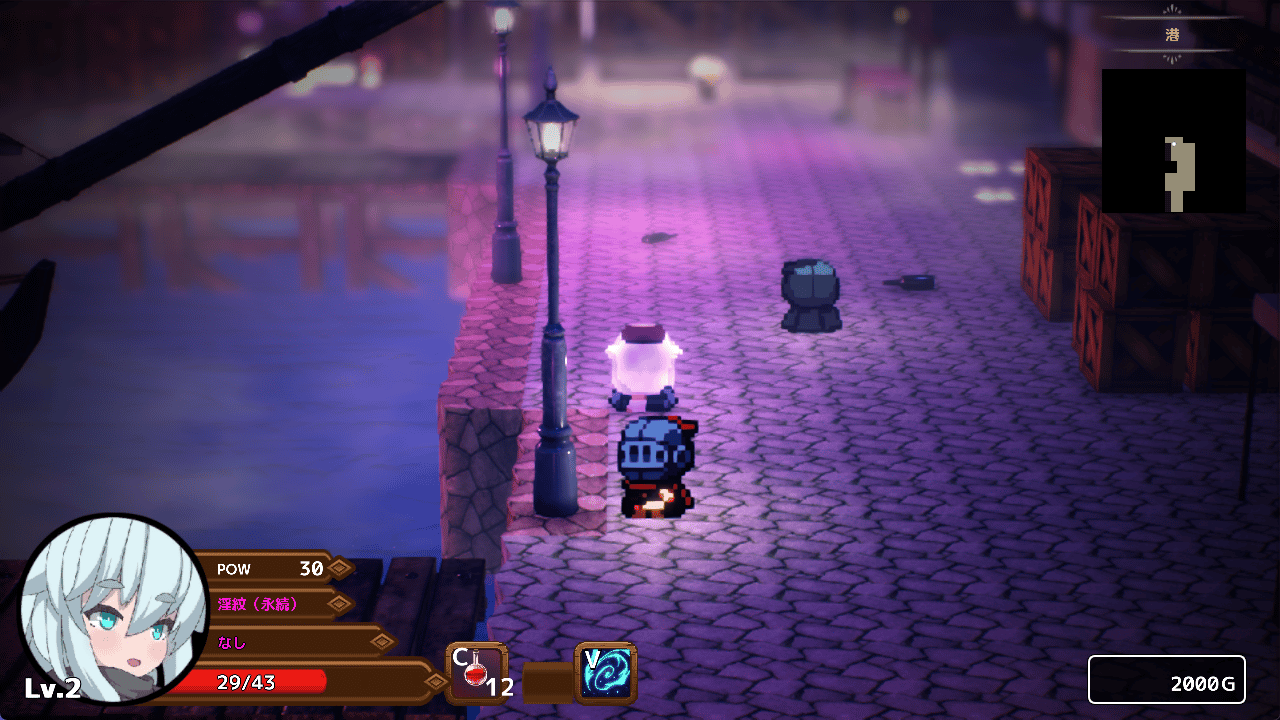Screen dimensions: 1280x720
Task: Activate the blue swirl vortex skill
Action: (606, 672)
